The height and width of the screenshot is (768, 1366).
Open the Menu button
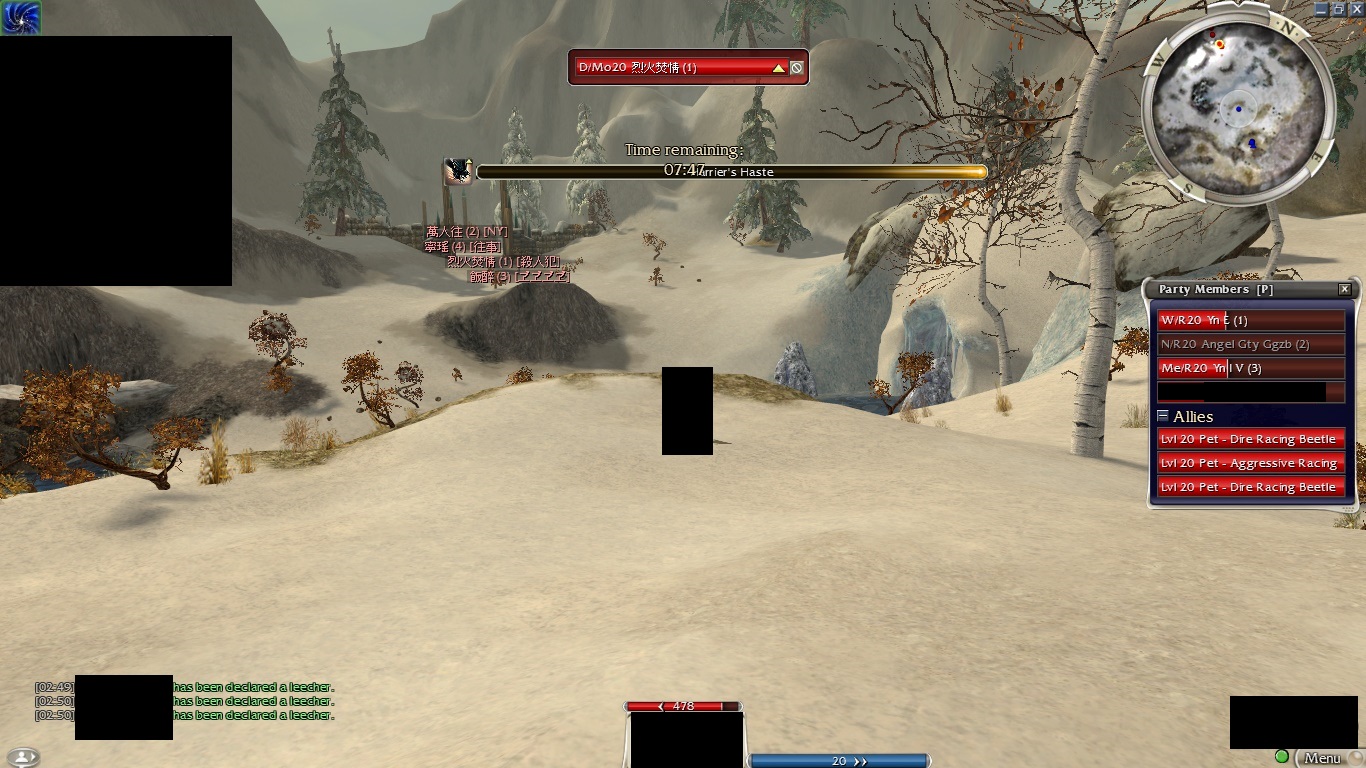(1322, 759)
